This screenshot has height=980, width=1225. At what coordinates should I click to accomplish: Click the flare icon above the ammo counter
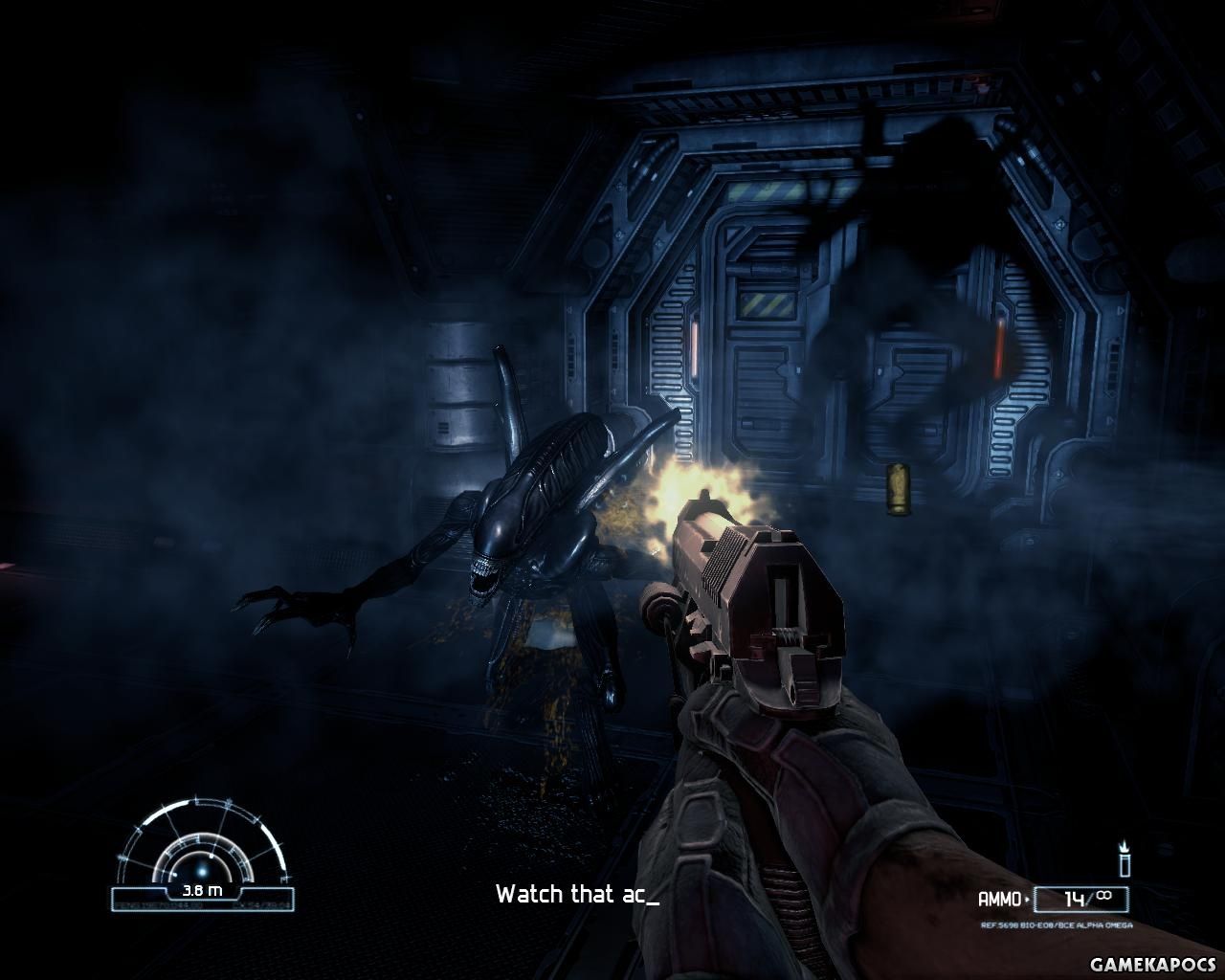[x=1125, y=858]
